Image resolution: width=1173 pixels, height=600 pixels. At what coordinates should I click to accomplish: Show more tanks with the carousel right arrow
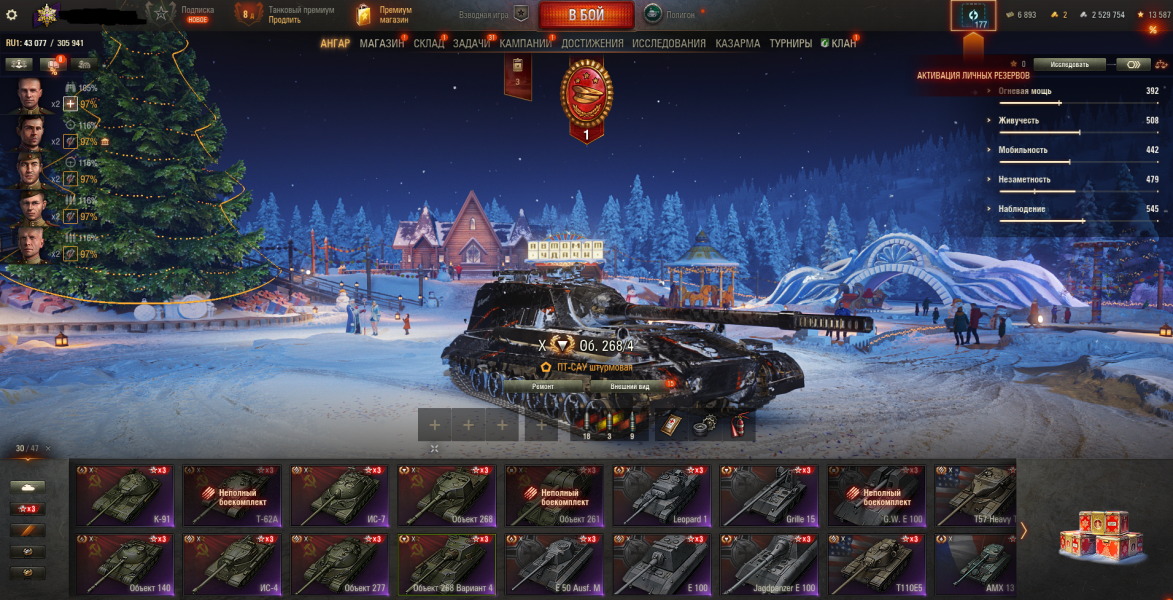point(1023,531)
